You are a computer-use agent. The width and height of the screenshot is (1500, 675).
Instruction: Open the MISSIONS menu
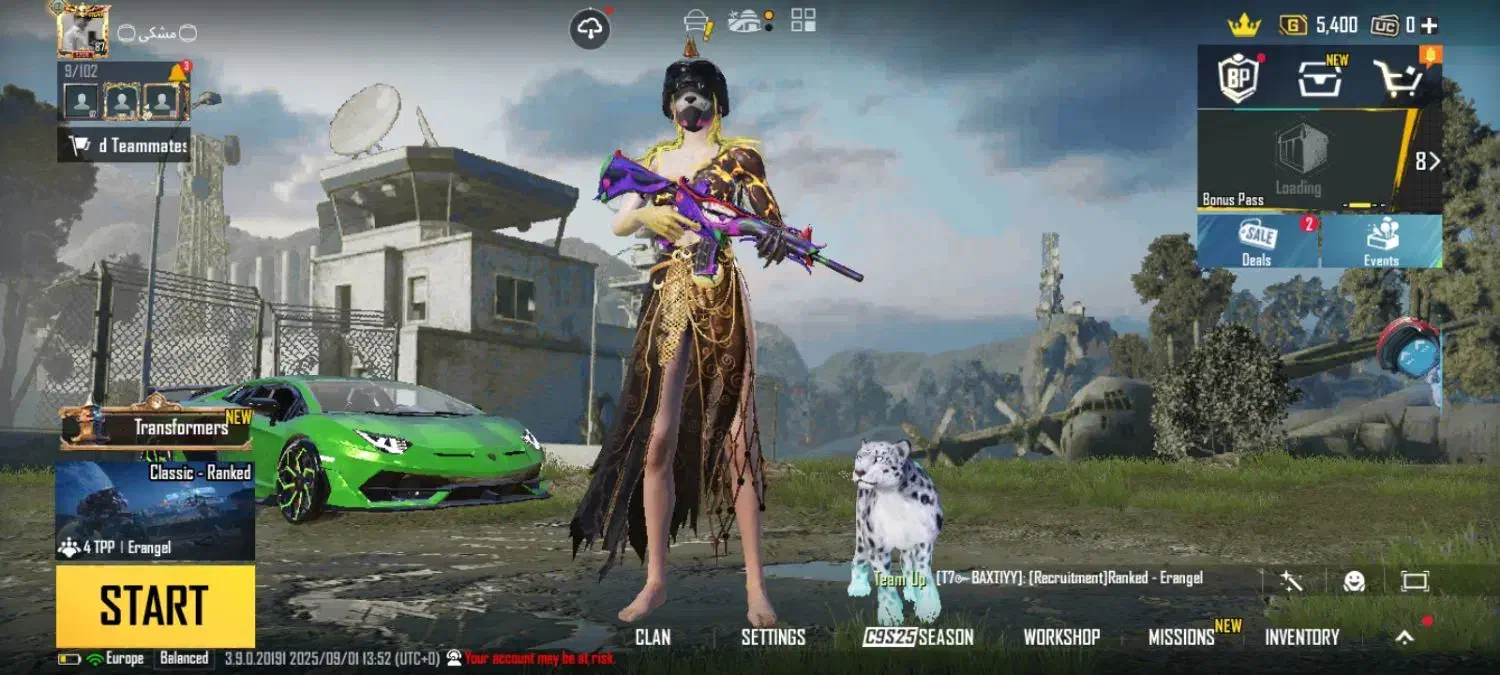click(x=1181, y=637)
